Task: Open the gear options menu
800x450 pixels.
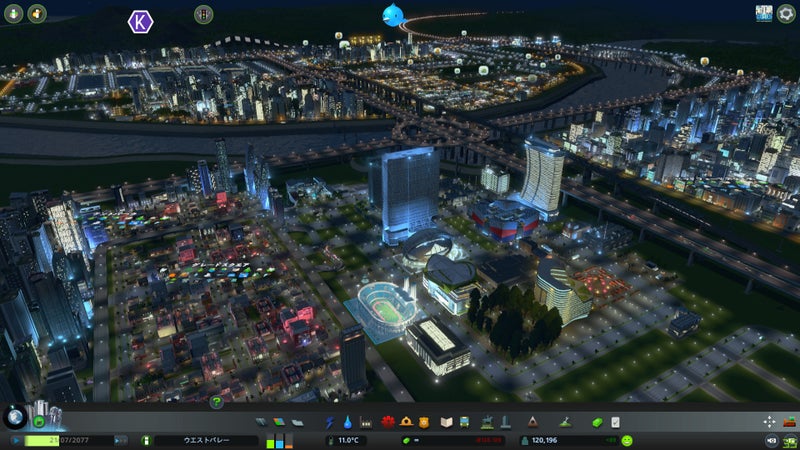Action: [x=786, y=13]
